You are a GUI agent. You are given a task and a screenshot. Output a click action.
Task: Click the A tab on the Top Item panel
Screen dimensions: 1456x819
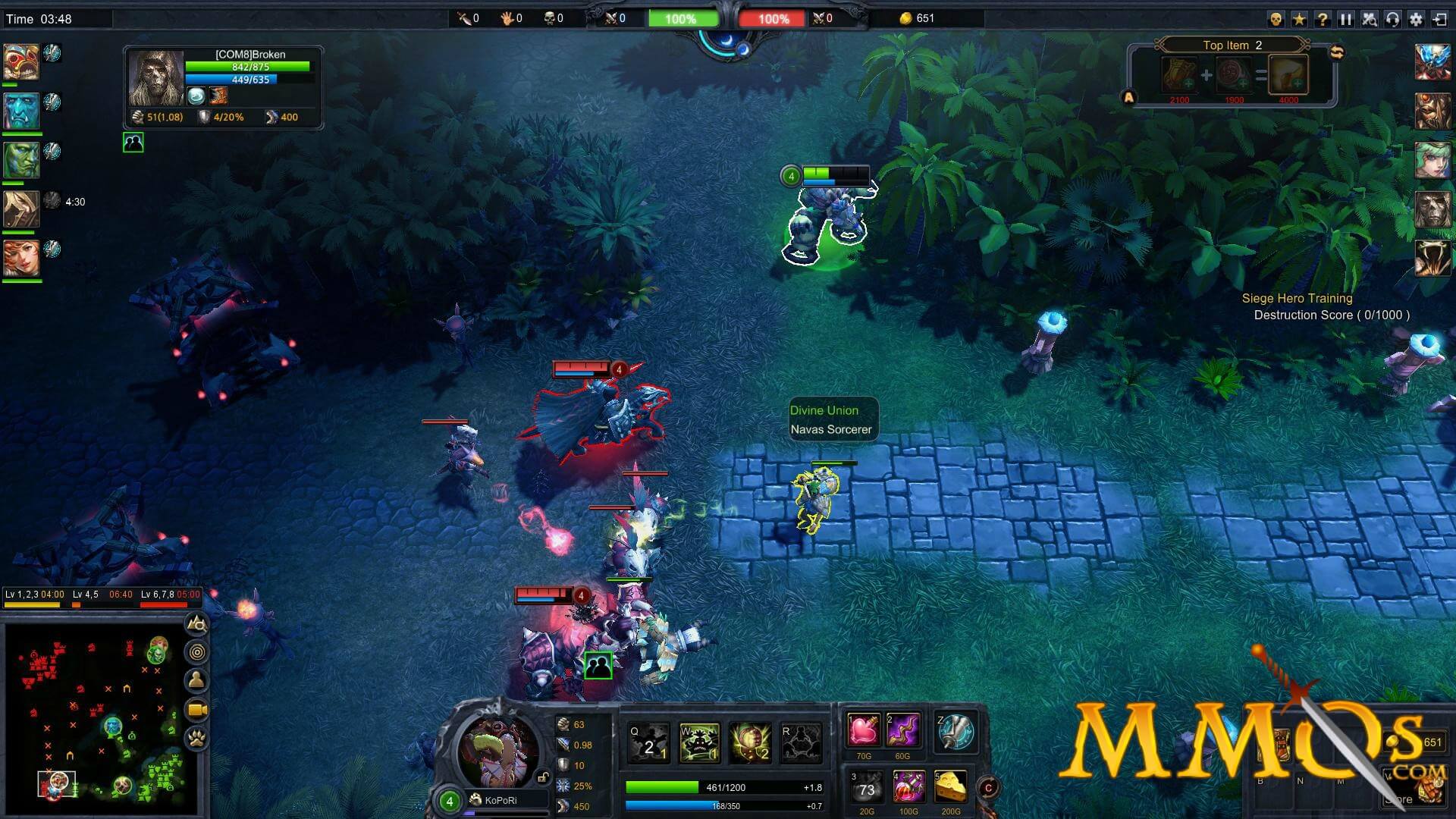point(1128,97)
